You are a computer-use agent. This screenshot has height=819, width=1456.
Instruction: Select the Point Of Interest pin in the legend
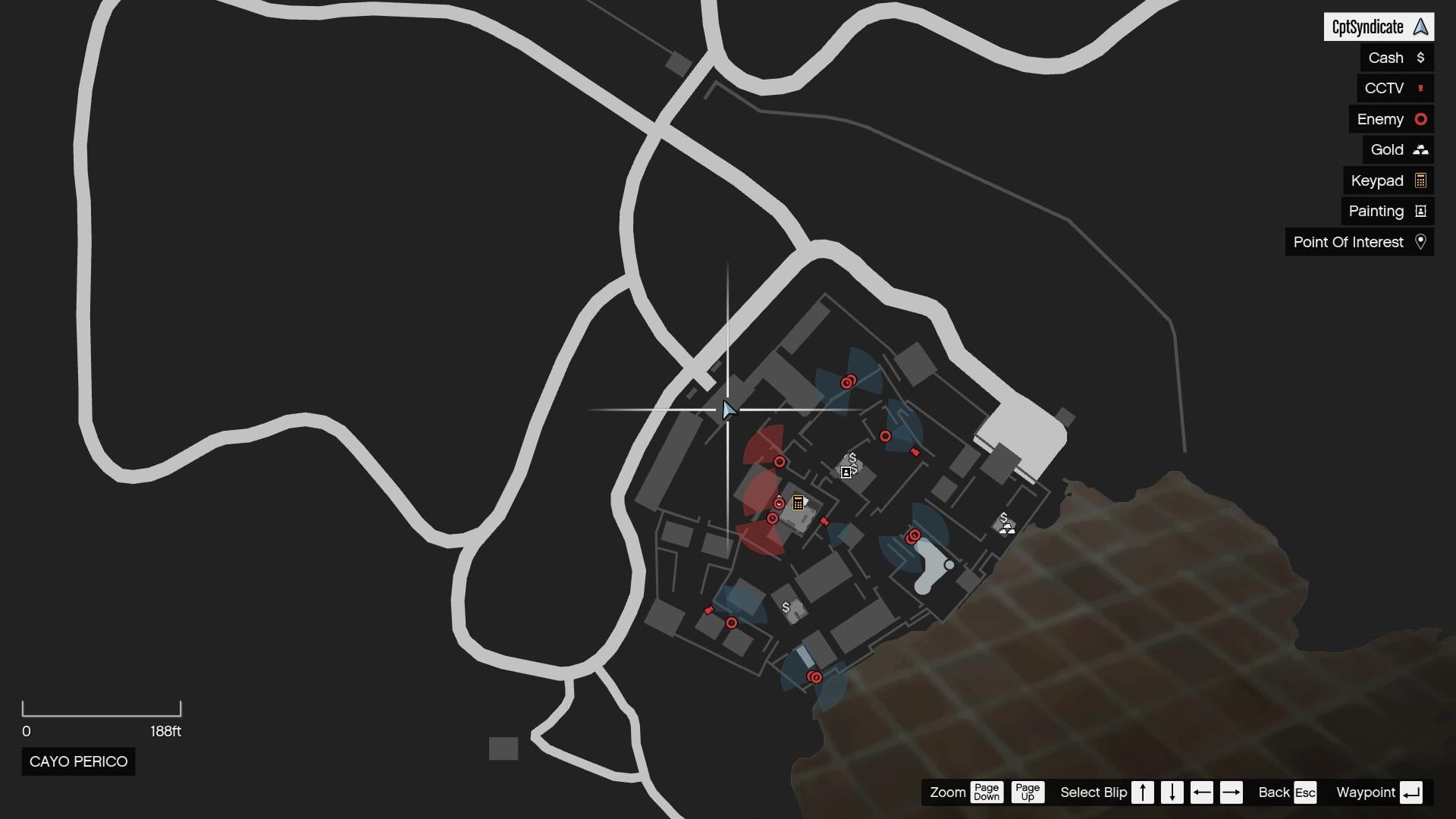(1422, 242)
